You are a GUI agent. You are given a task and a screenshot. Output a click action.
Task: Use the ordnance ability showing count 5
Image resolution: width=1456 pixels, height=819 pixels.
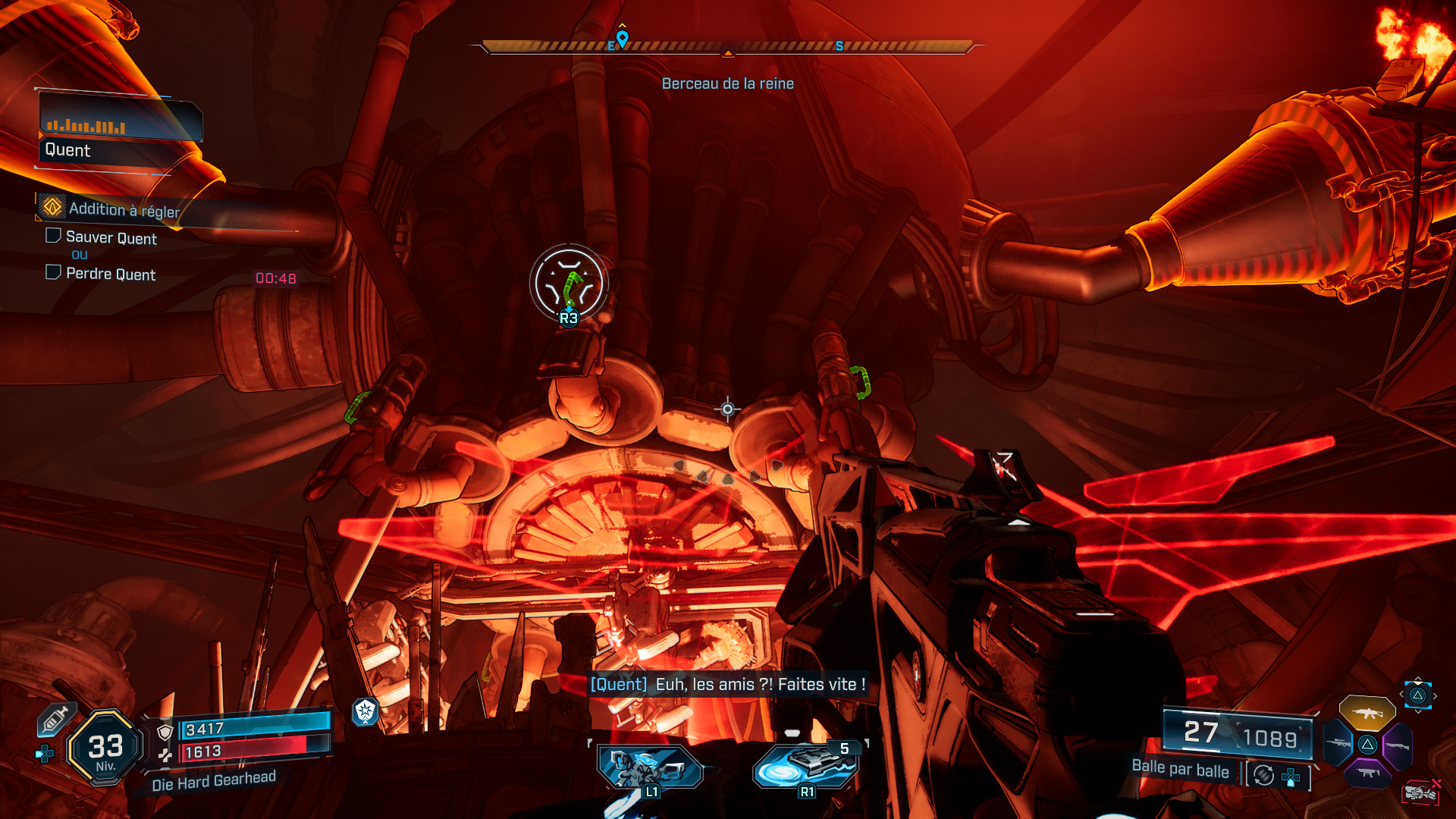click(x=807, y=766)
